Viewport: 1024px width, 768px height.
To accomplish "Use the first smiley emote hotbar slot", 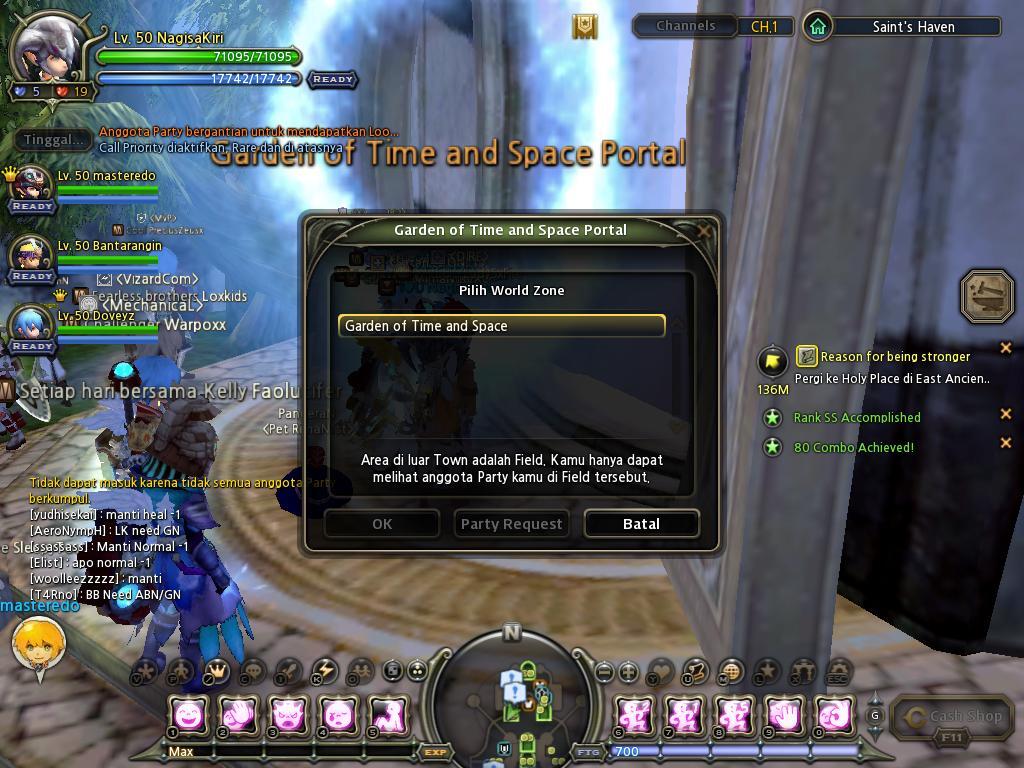I will point(188,715).
